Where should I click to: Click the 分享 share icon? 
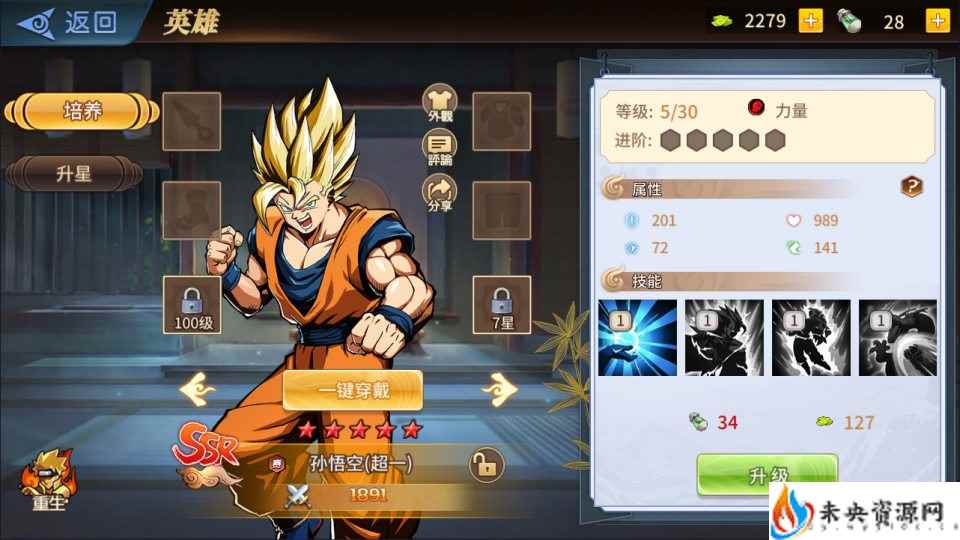pos(439,192)
